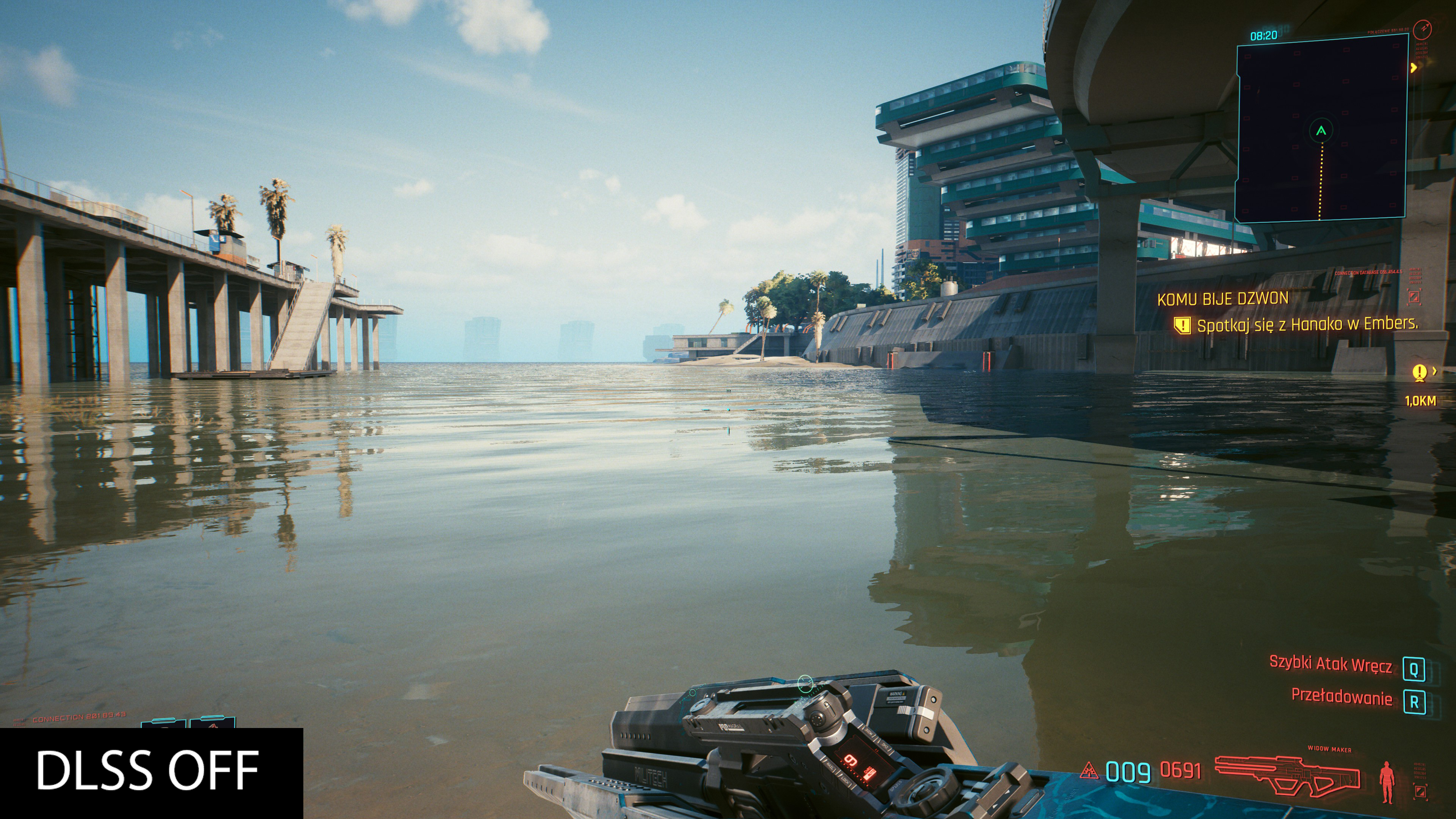
Task: Click the Widow Maker weapon icon
Action: [1288, 775]
